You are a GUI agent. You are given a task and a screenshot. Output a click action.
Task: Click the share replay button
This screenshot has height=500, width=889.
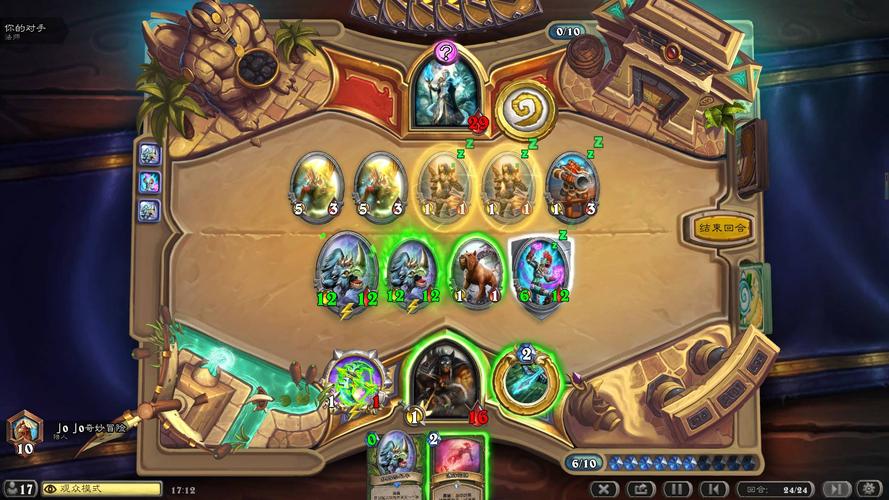(640, 489)
